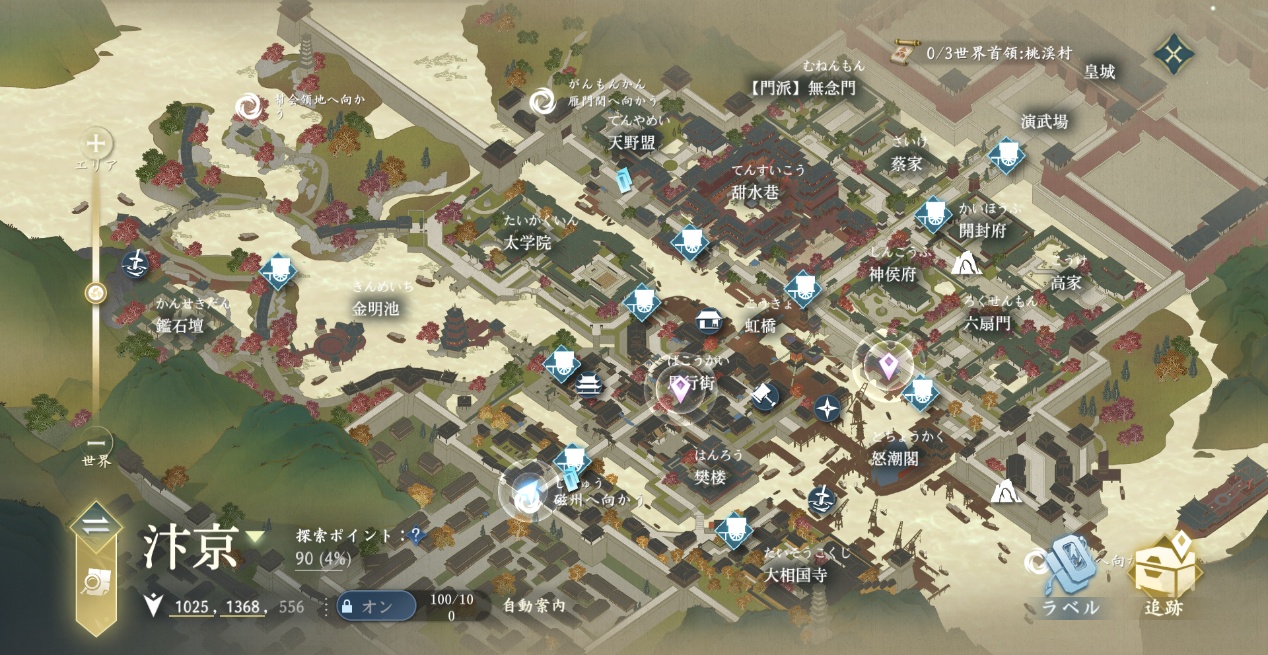
Task: Click the 自動案内 auto-guide button
Action: tap(534, 605)
